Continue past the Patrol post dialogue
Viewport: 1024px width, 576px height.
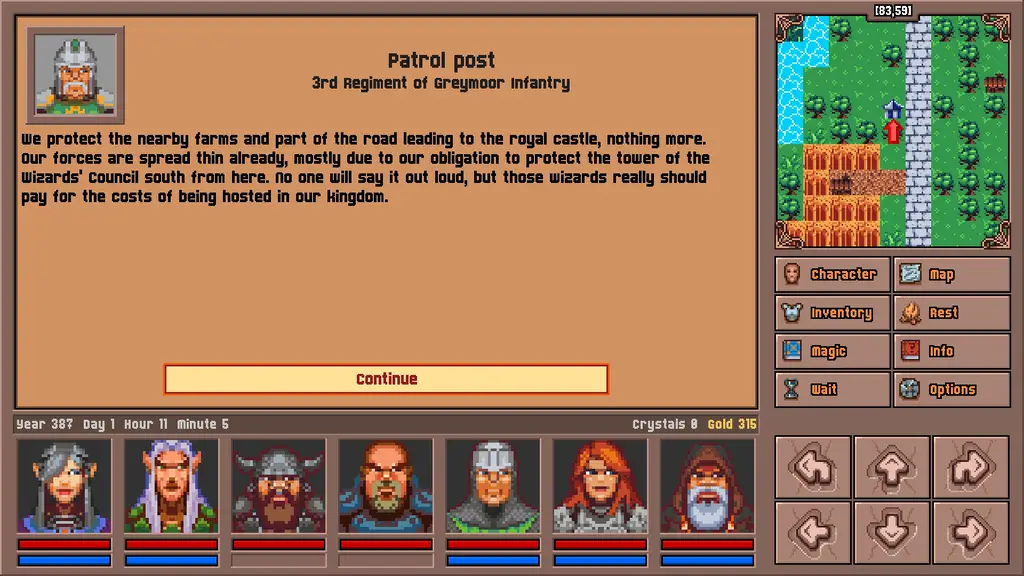(x=386, y=379)
